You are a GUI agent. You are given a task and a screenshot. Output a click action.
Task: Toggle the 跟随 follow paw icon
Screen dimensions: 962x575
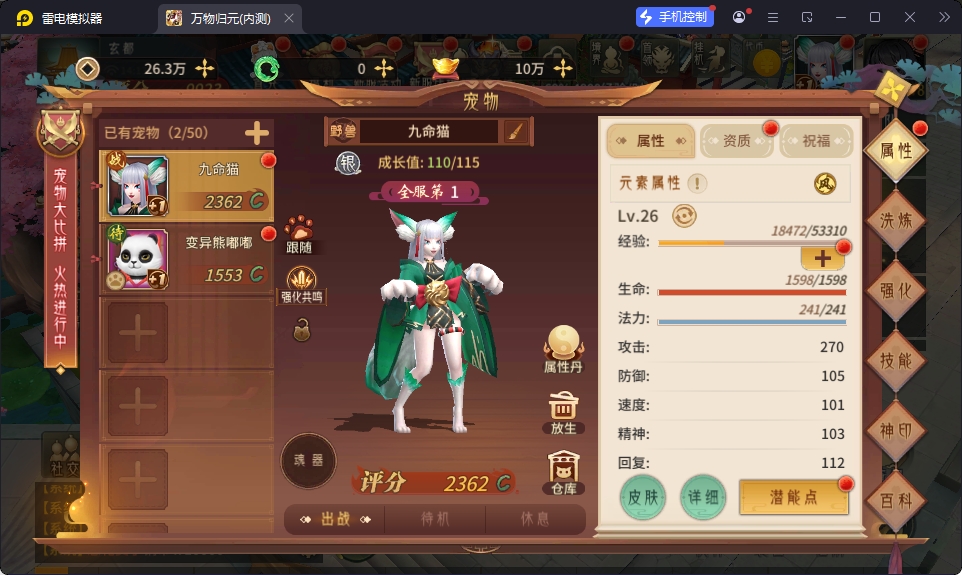299,233
